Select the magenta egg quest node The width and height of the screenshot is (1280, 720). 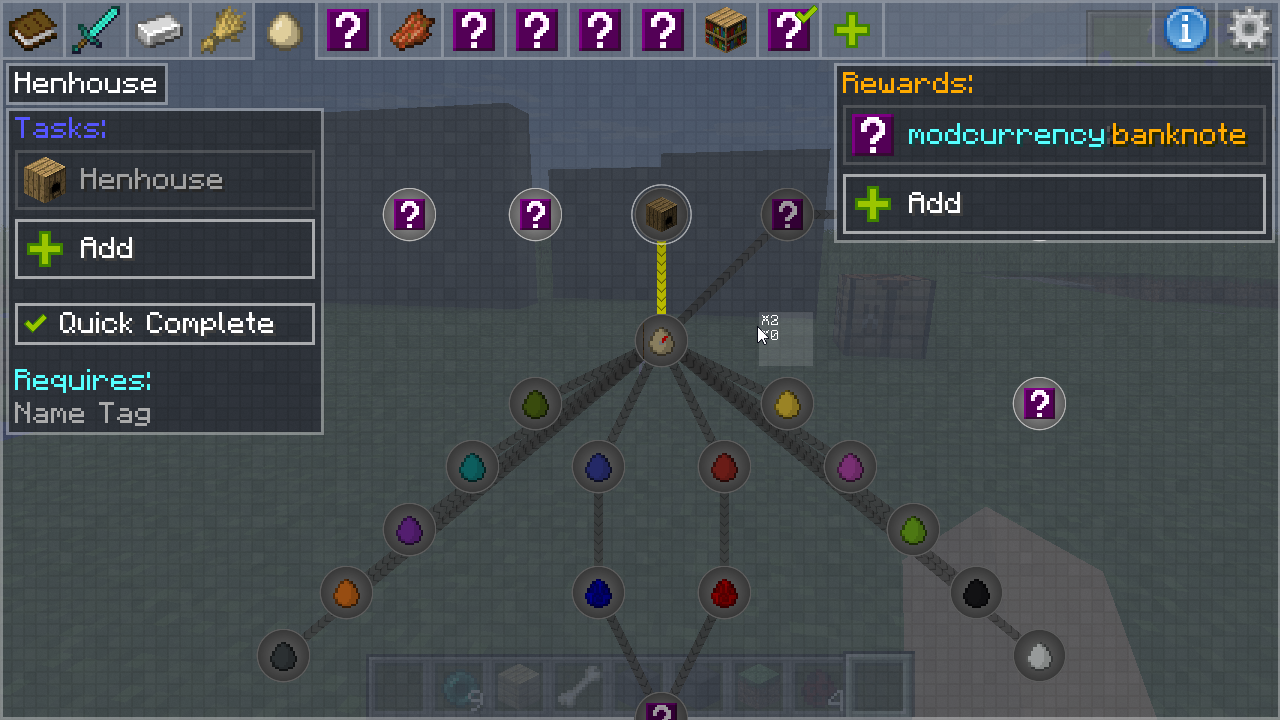(850, 467)
